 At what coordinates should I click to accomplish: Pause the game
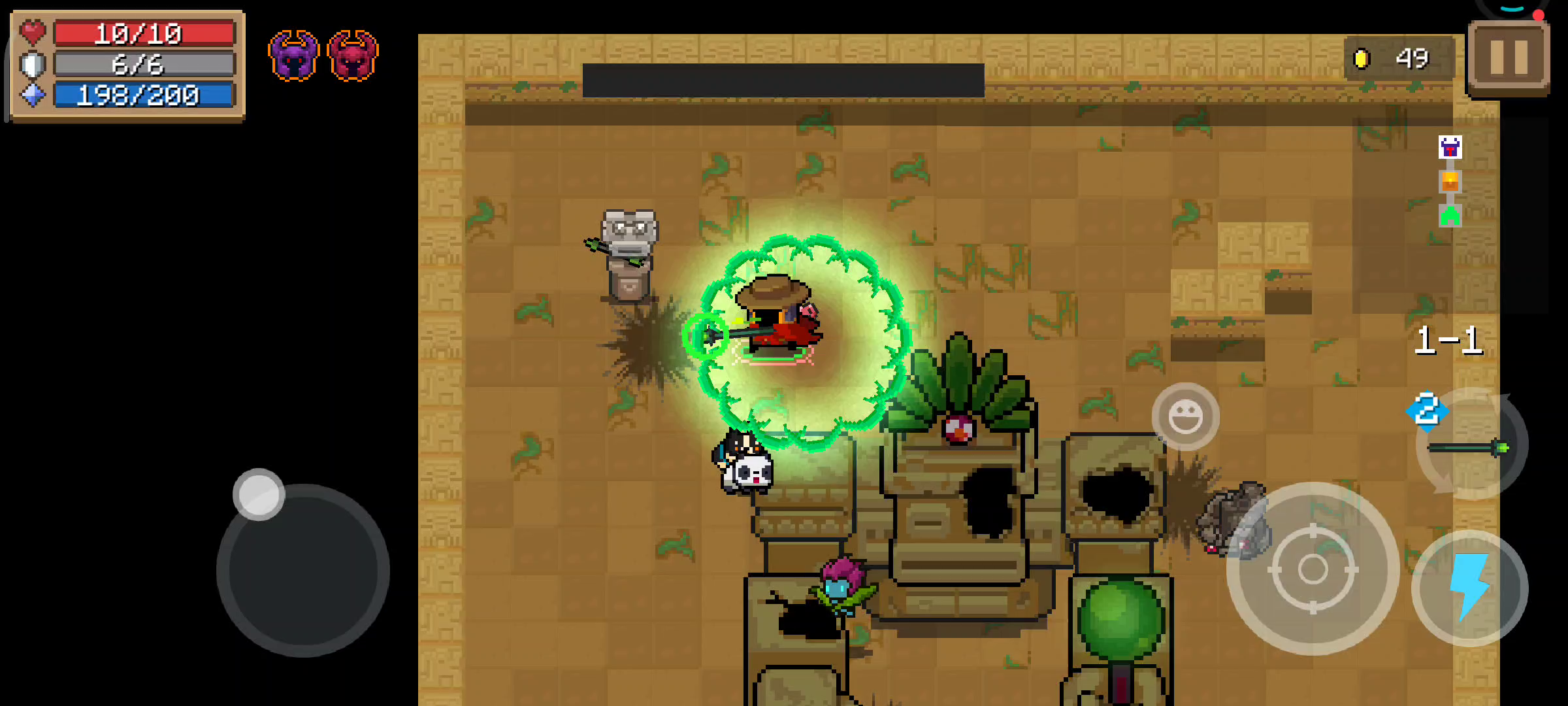pyautogui.click(x=1509, y=58)
